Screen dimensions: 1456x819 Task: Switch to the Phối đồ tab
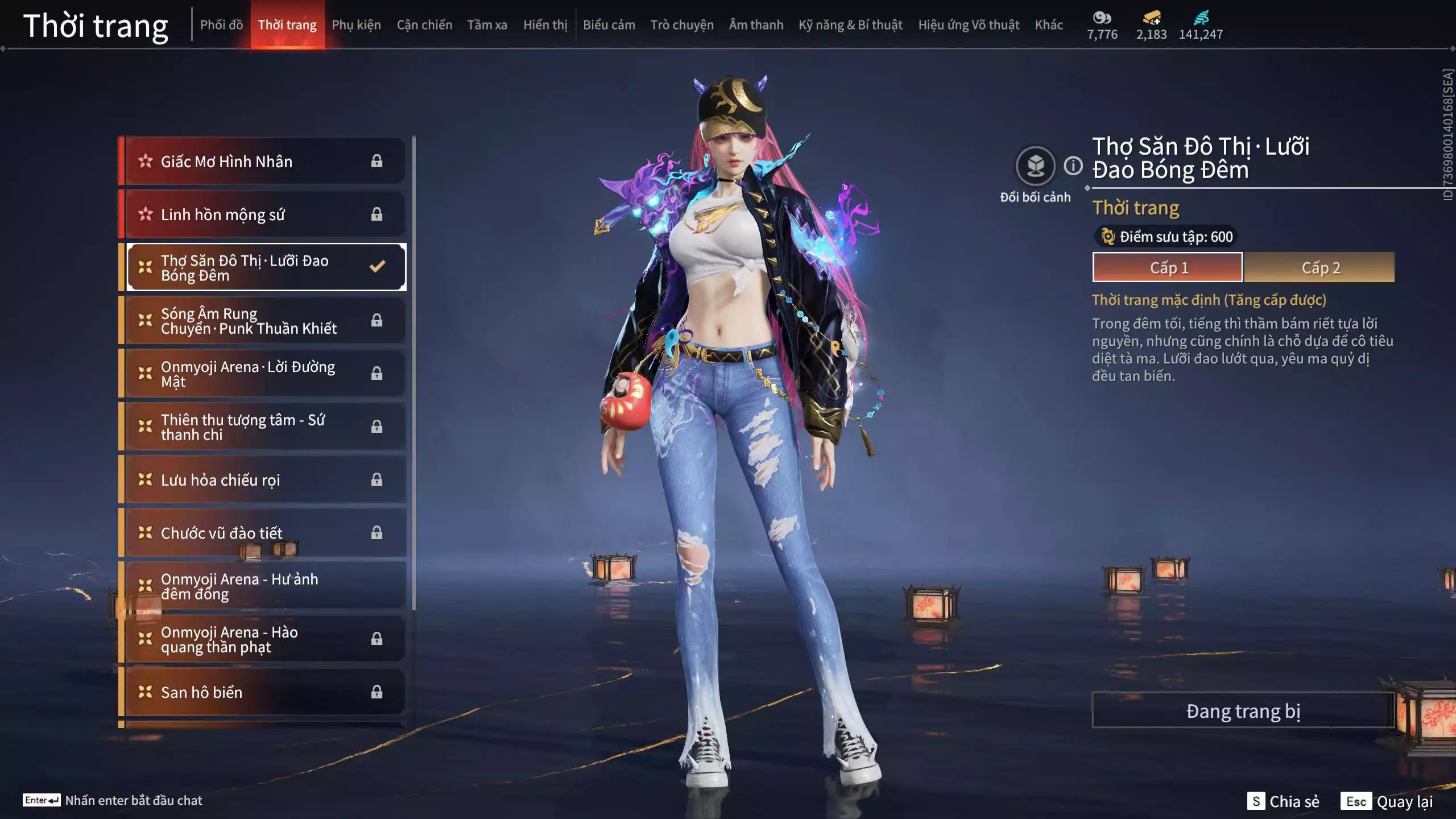[221, 25]
